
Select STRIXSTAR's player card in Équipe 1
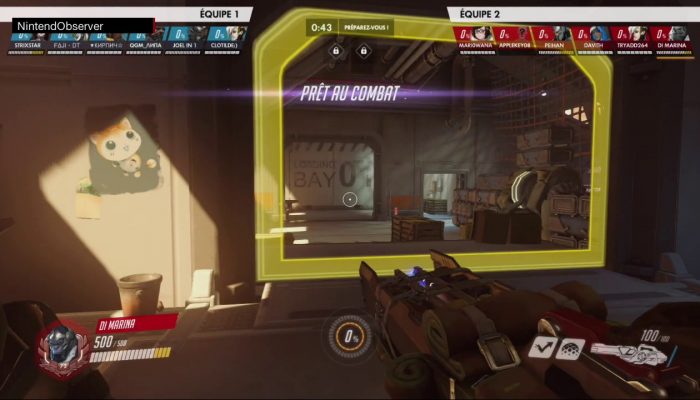[26, 37]
